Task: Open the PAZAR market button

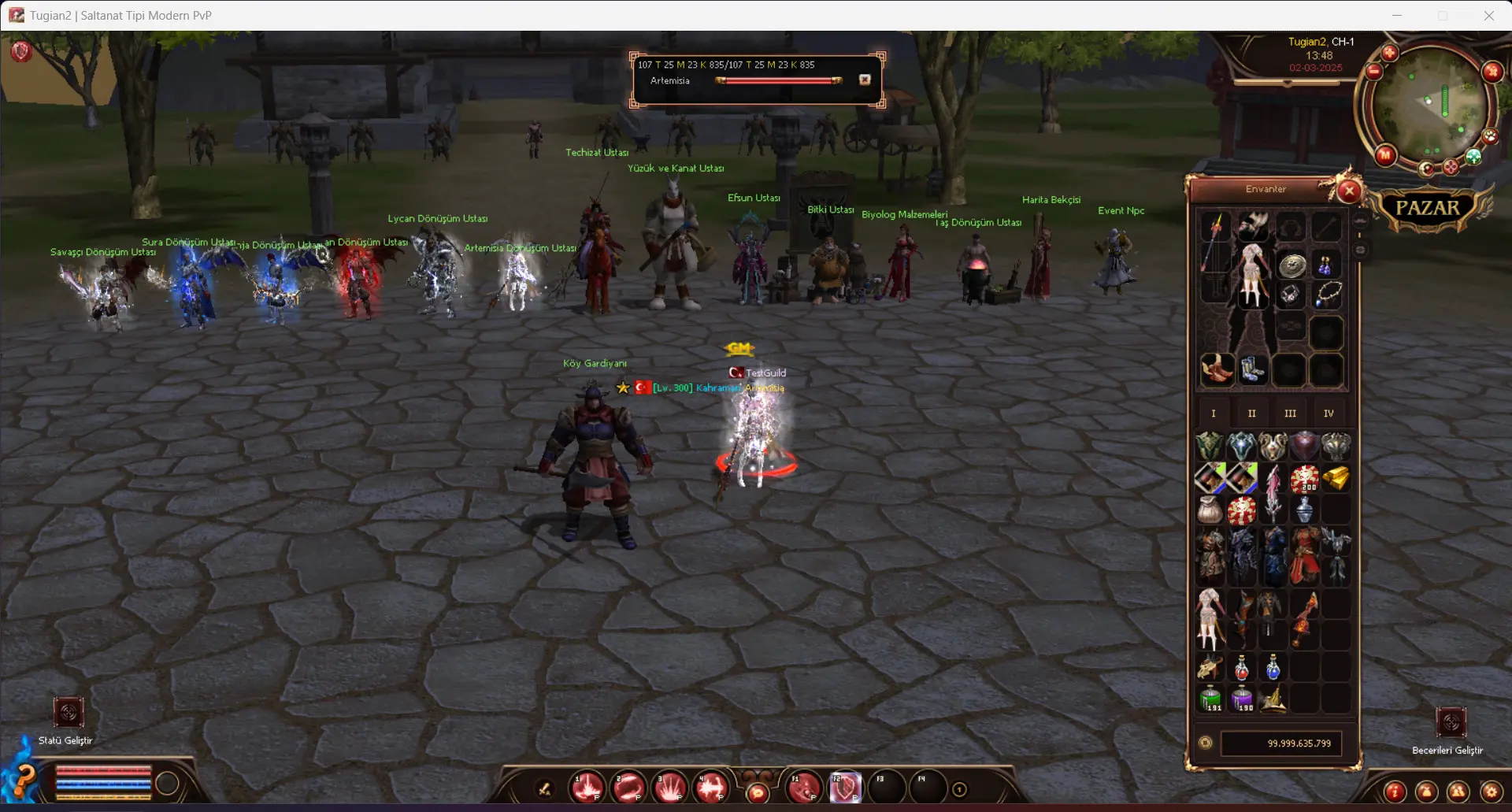Action: pyautogui.click(x=1427, y=208)
